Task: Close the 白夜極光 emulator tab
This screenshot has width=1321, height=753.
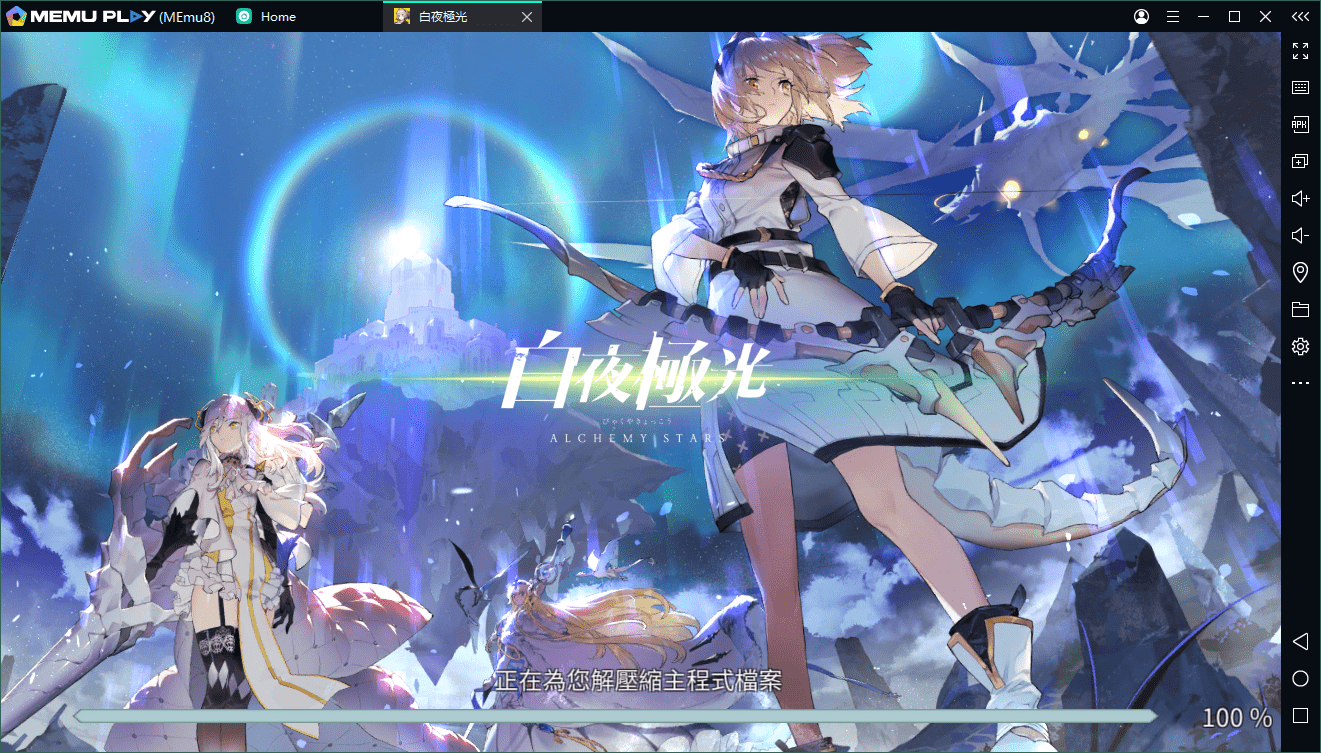Action: point(527,17)
